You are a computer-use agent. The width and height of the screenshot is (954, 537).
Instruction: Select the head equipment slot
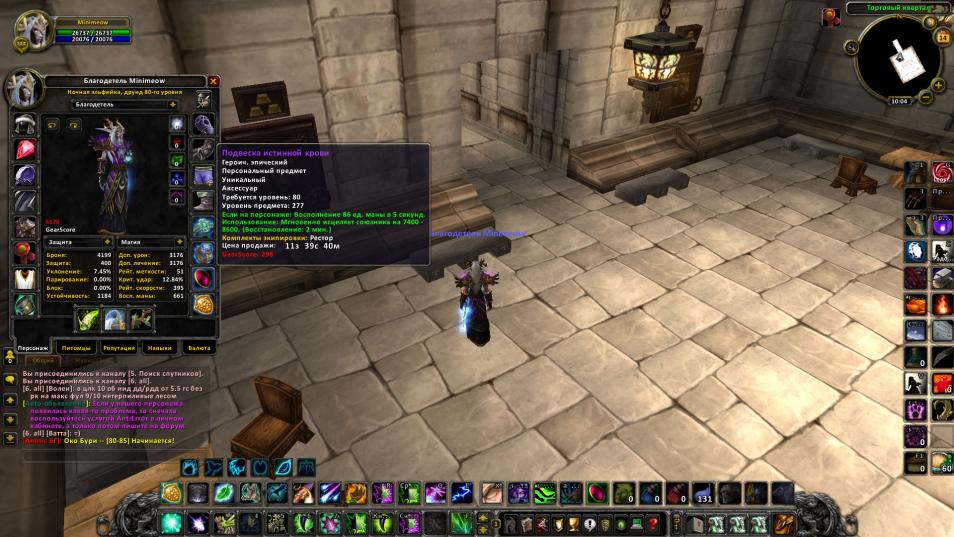[x=26, y=124]
